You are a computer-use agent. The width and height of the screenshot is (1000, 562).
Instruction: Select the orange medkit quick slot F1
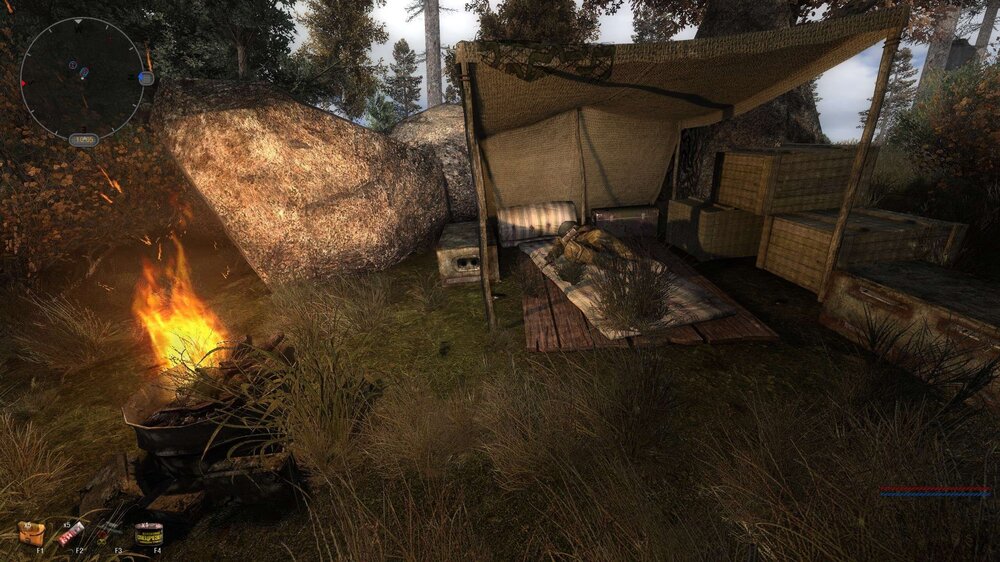pyautogui.click(x=31, y=533)
